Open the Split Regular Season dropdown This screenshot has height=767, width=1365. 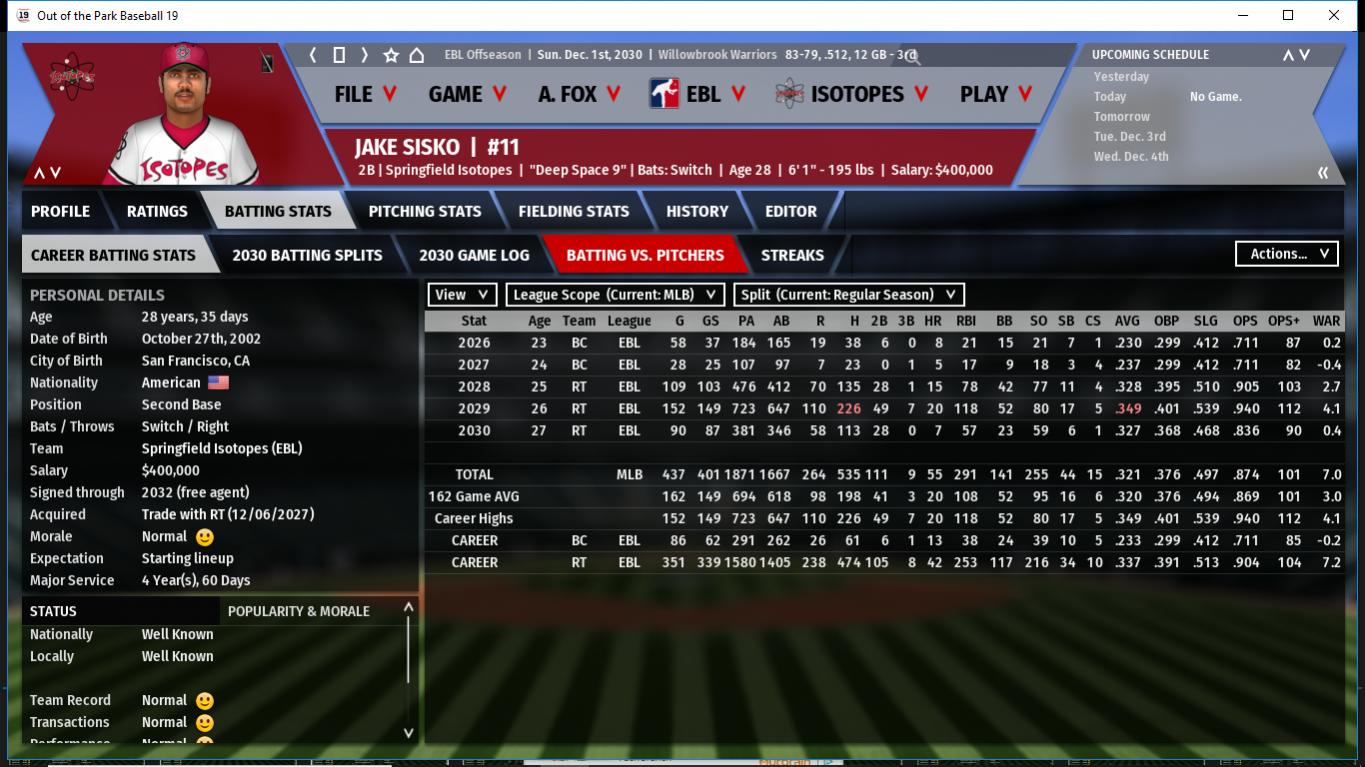click(x=849, y=294)
